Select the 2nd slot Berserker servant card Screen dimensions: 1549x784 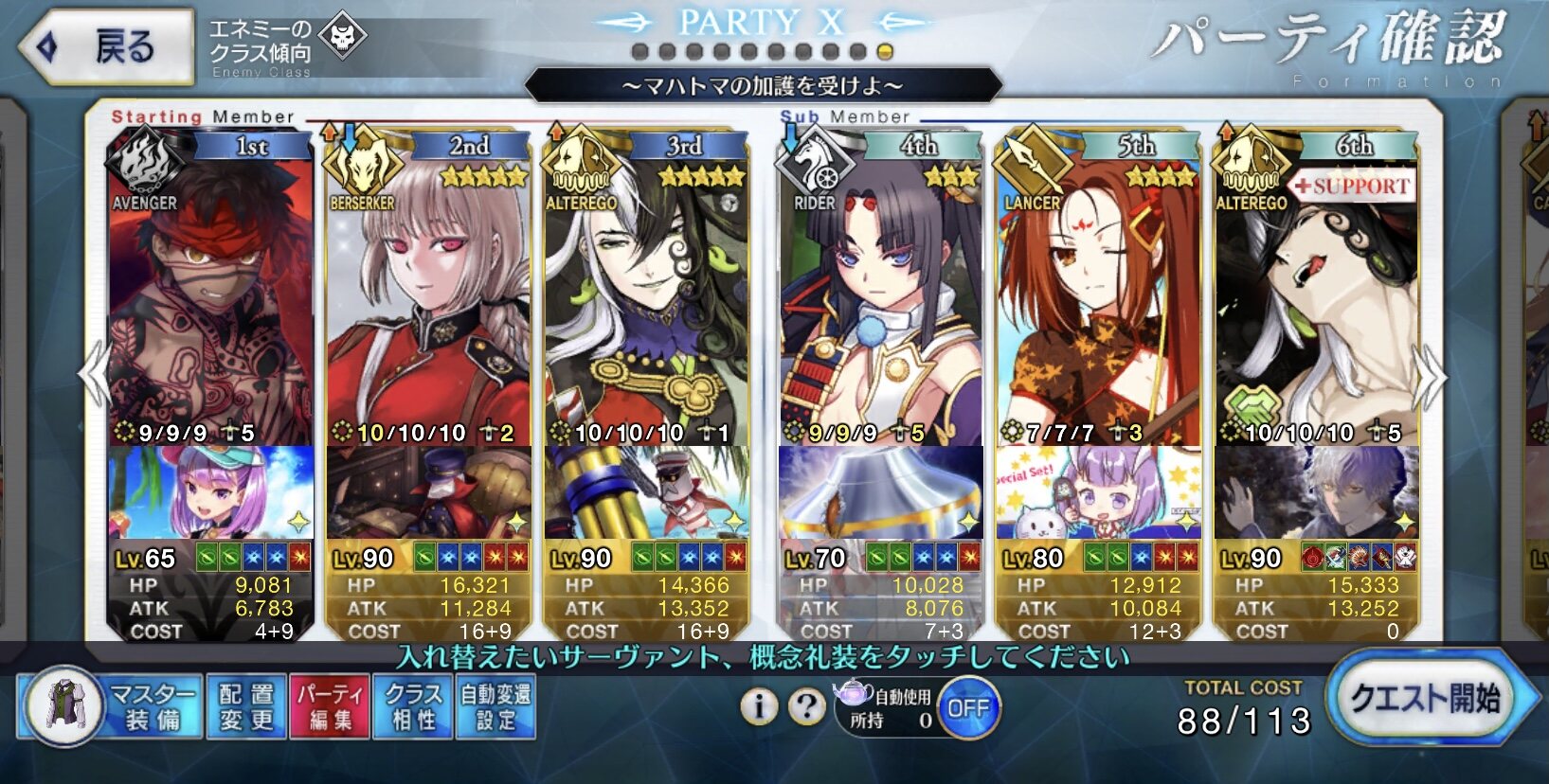428,294
